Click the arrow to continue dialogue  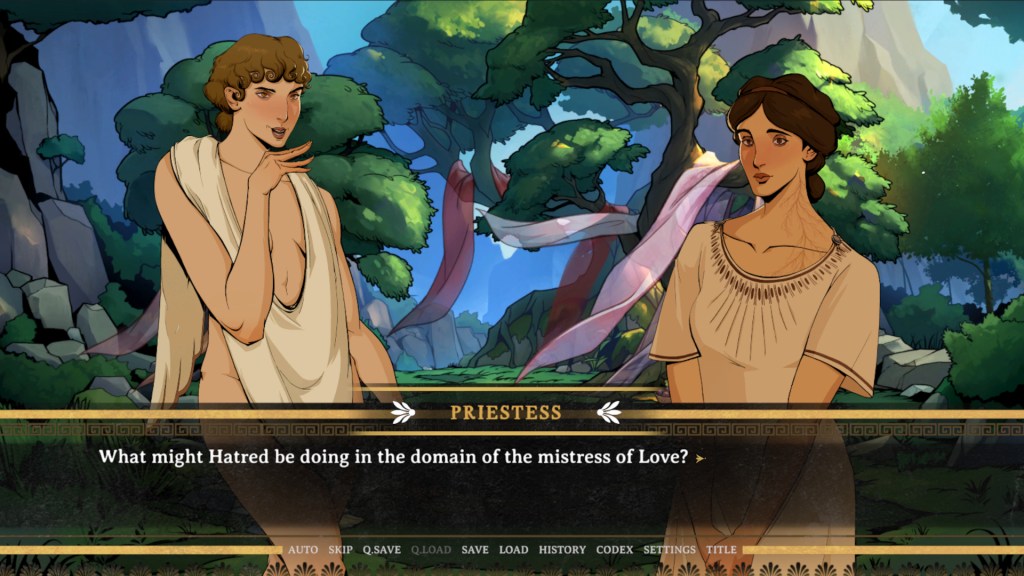[x=700, y=458]
